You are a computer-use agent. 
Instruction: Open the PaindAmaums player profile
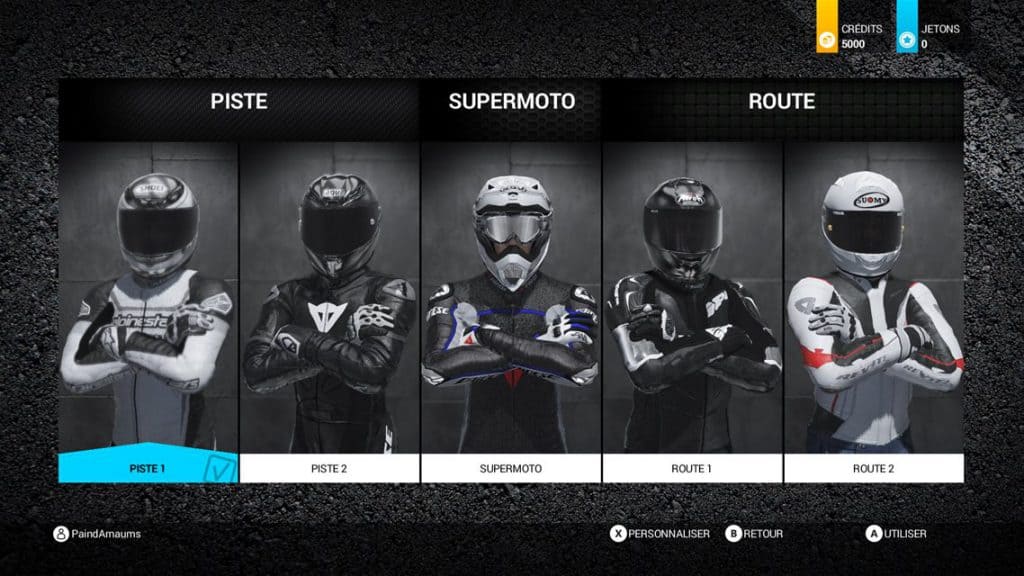[x=98, y=534]
